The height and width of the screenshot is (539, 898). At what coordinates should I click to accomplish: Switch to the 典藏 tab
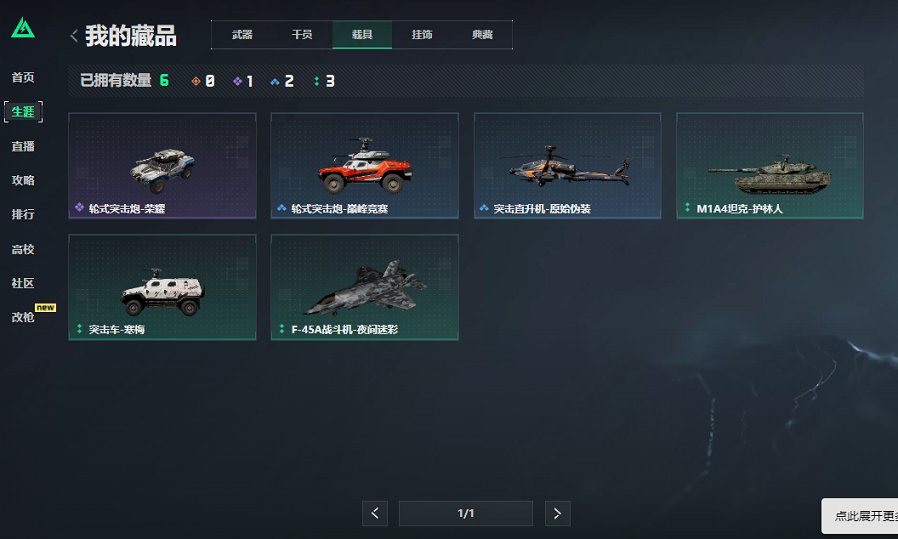pos(482,35)
